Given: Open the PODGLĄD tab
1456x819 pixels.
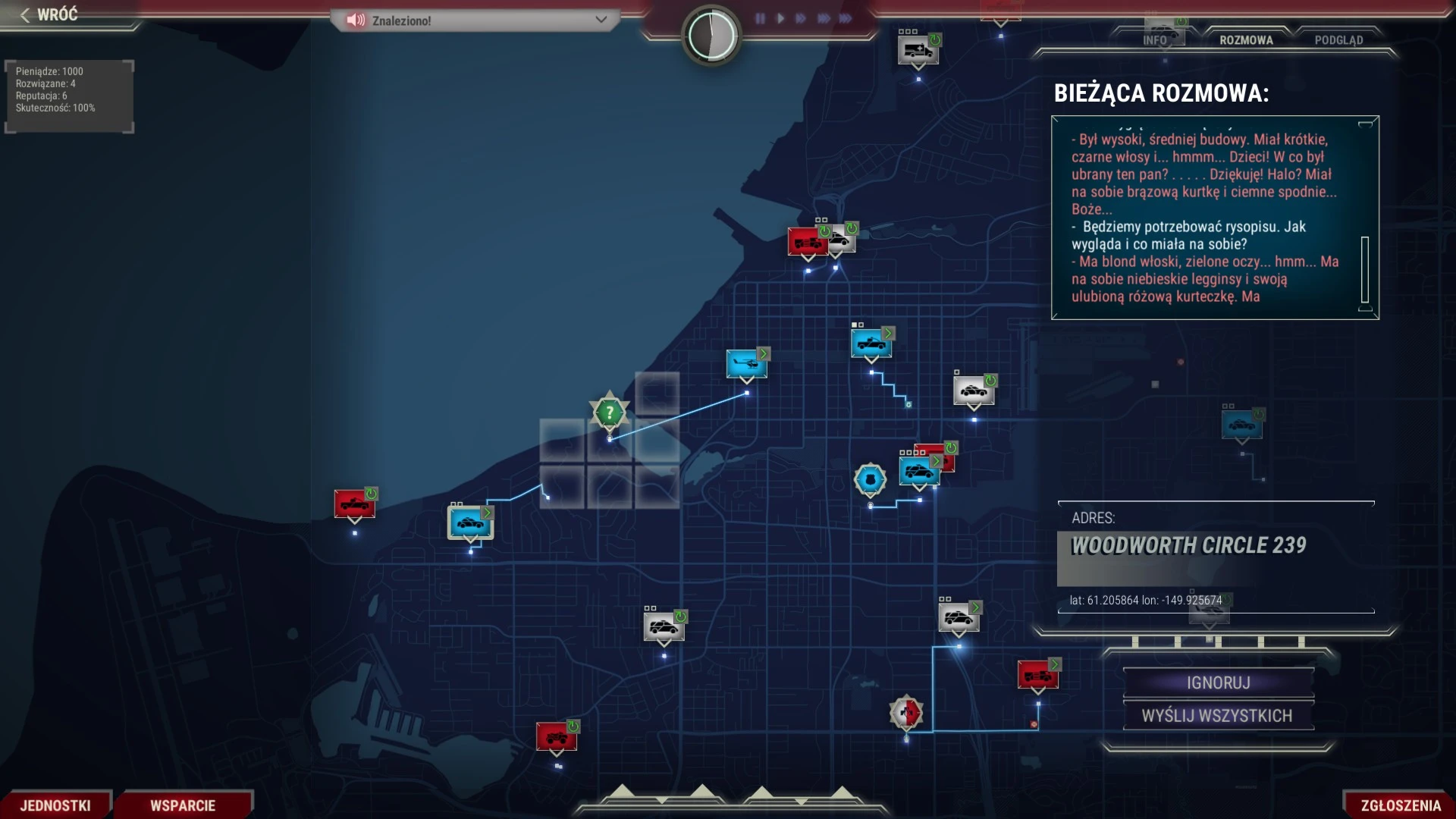Looking at the screenshot, I should [1338, 40].
